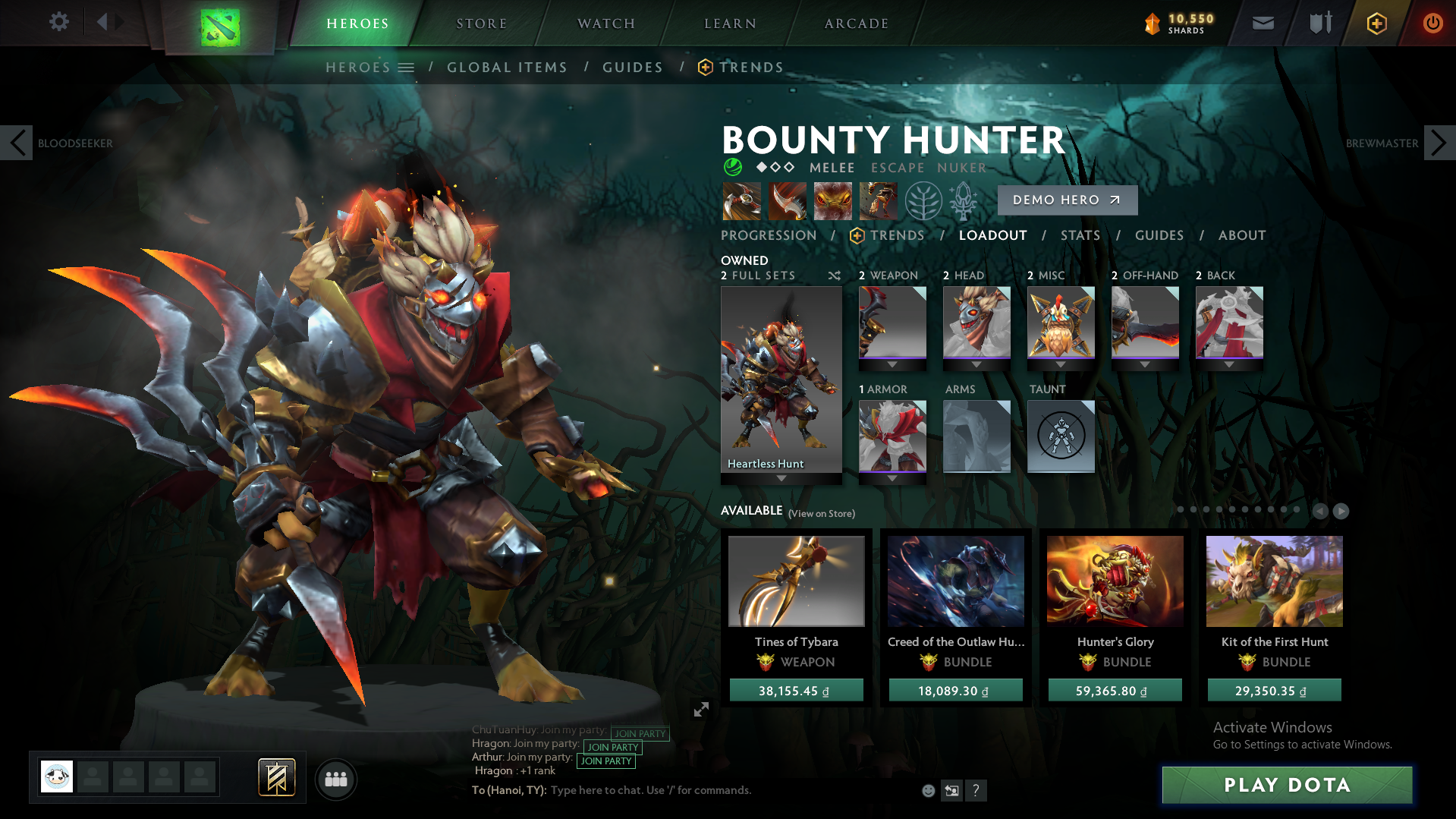Open the View on Store link
This screenshot has height=819, width=1456.
pos(820,513)
